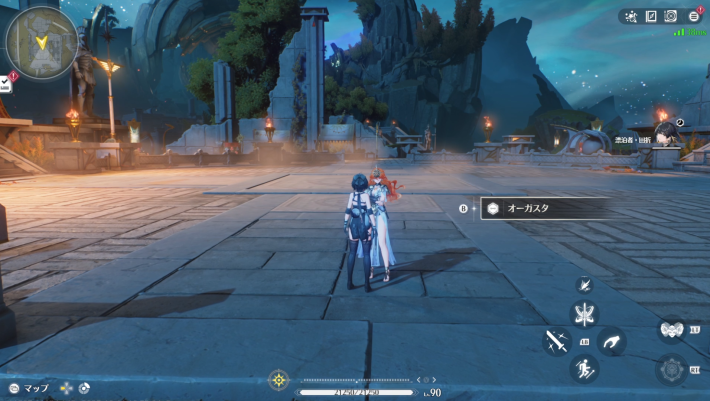Open the マップ button at the bottom left

coord(28,388)
